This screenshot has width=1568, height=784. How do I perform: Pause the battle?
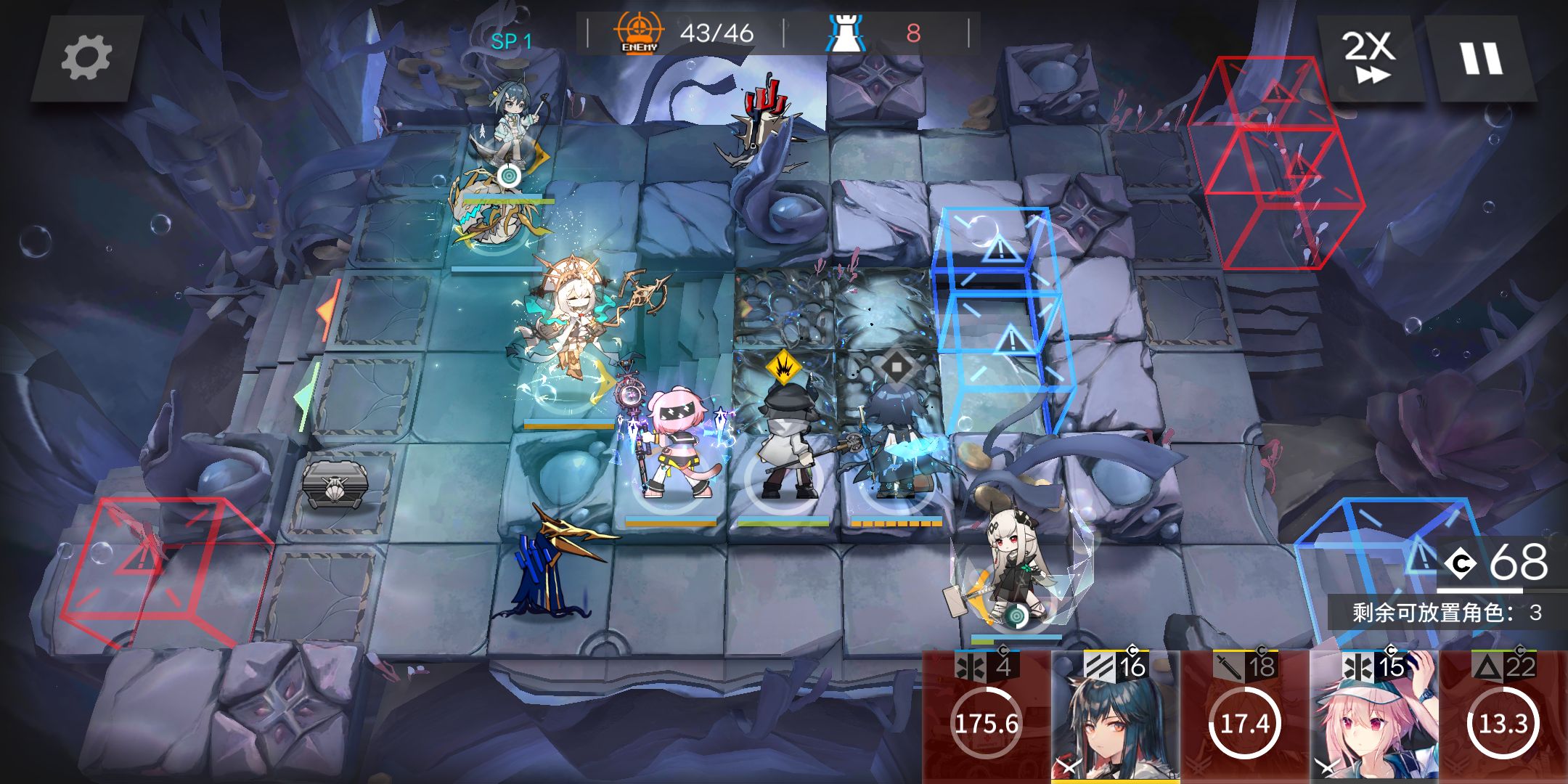point(1481,58)
